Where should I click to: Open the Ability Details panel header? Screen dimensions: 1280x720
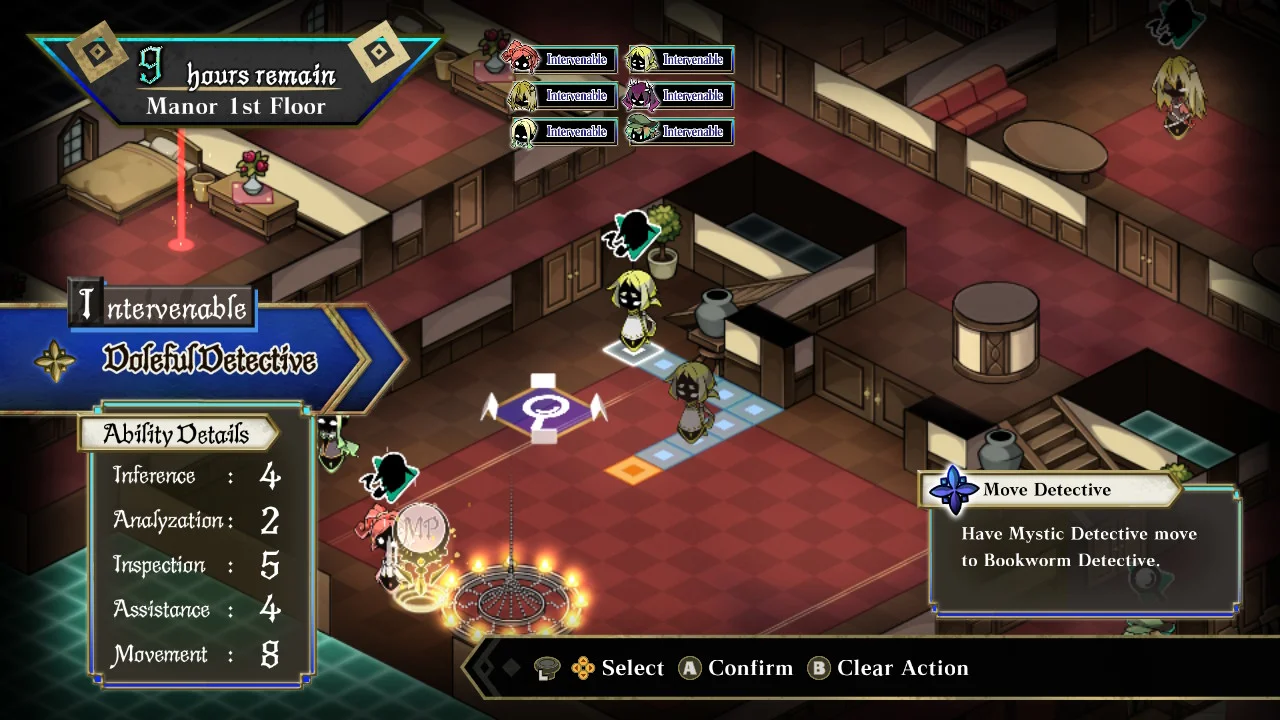(177, 434)
